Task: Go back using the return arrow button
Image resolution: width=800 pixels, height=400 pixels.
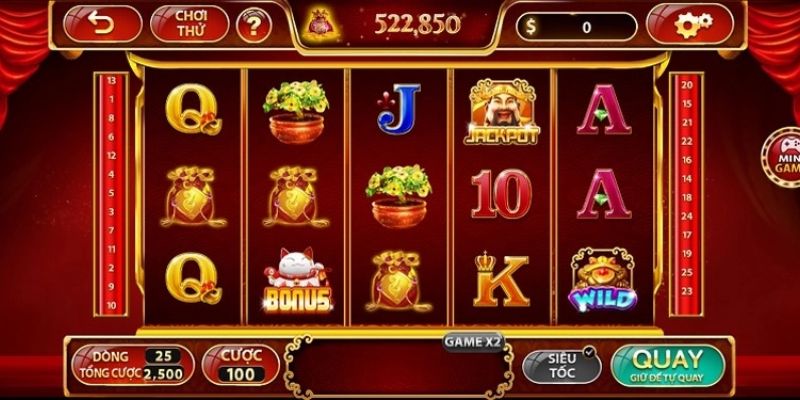Action: coord(102,23)
